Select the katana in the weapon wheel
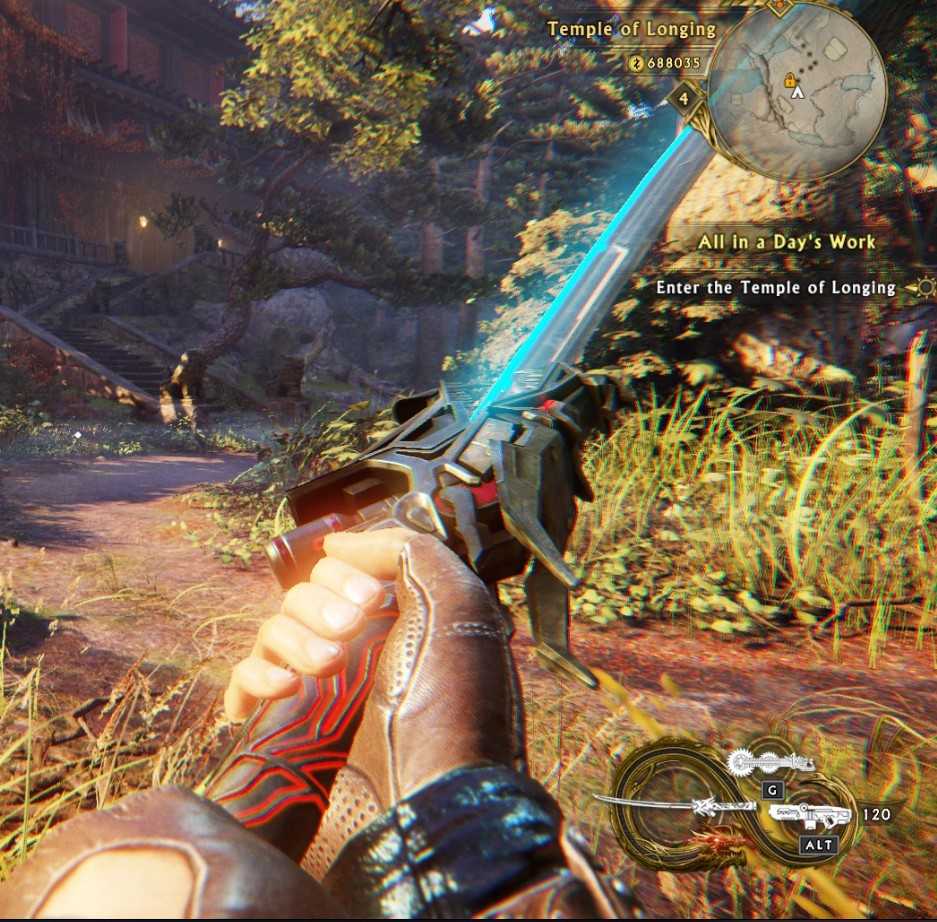937x922 pixels. tap(665, 803)
